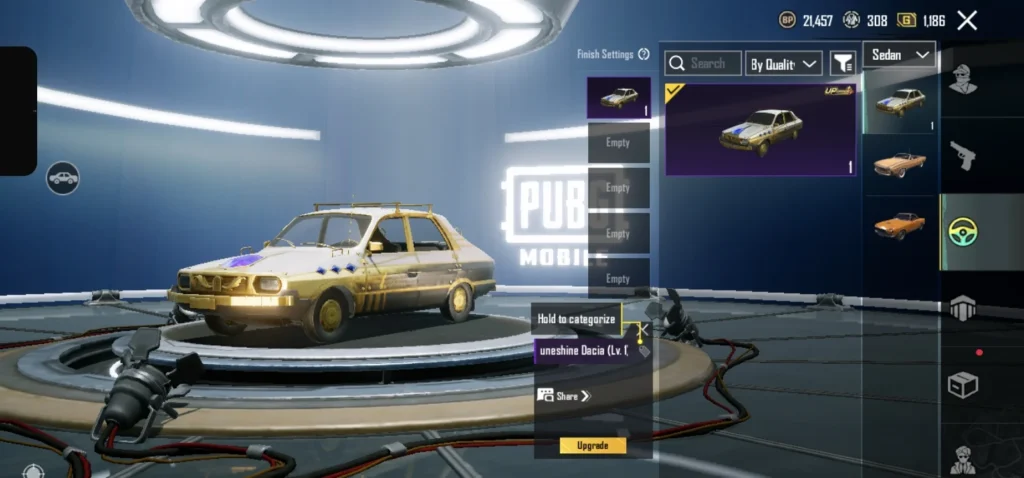Choose the white Dacia in the vehicle list
The width and height of the screenshot is (1024, 478).
point(900,101)
